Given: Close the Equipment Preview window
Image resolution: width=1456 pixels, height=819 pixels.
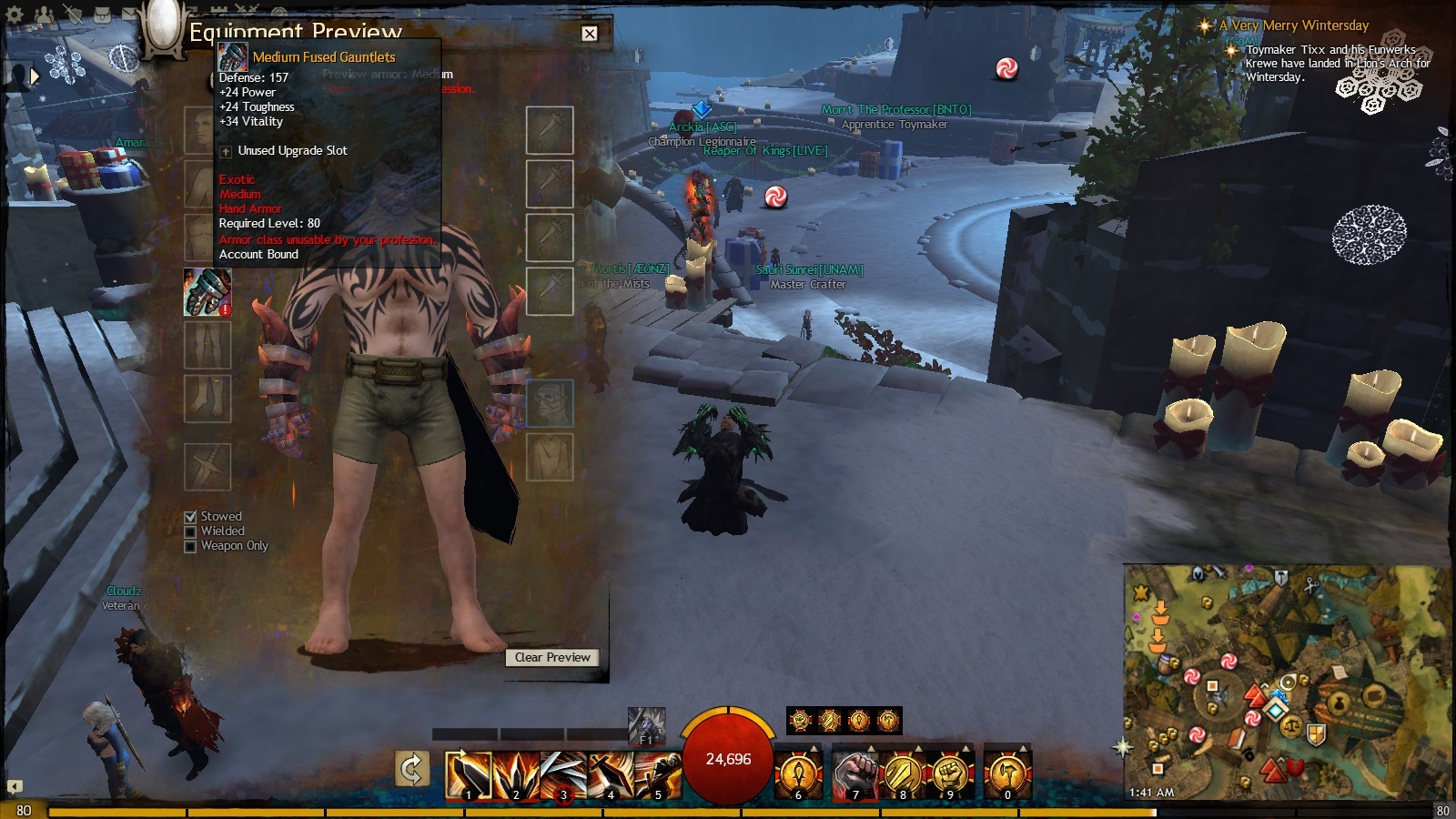Looking at the screenshot, I should (x=590, y=34).
